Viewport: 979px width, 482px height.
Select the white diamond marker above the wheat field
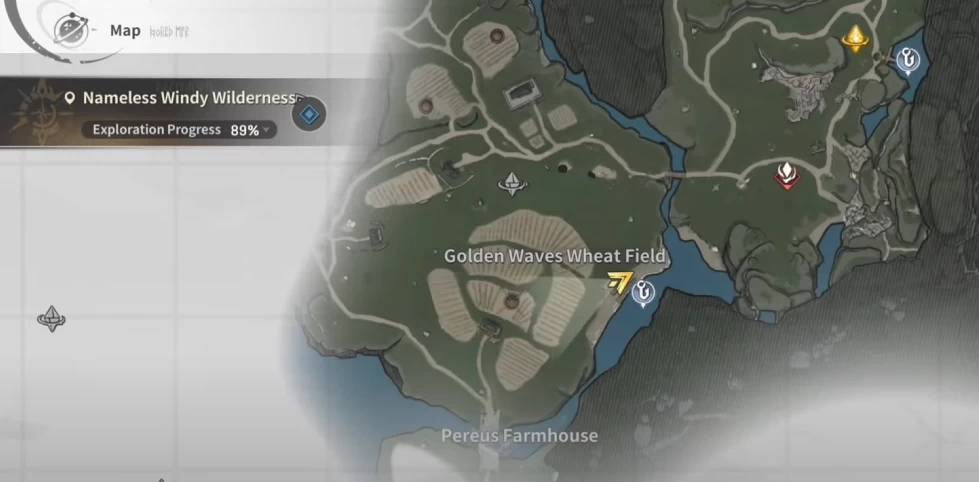(x=514, y=182)
